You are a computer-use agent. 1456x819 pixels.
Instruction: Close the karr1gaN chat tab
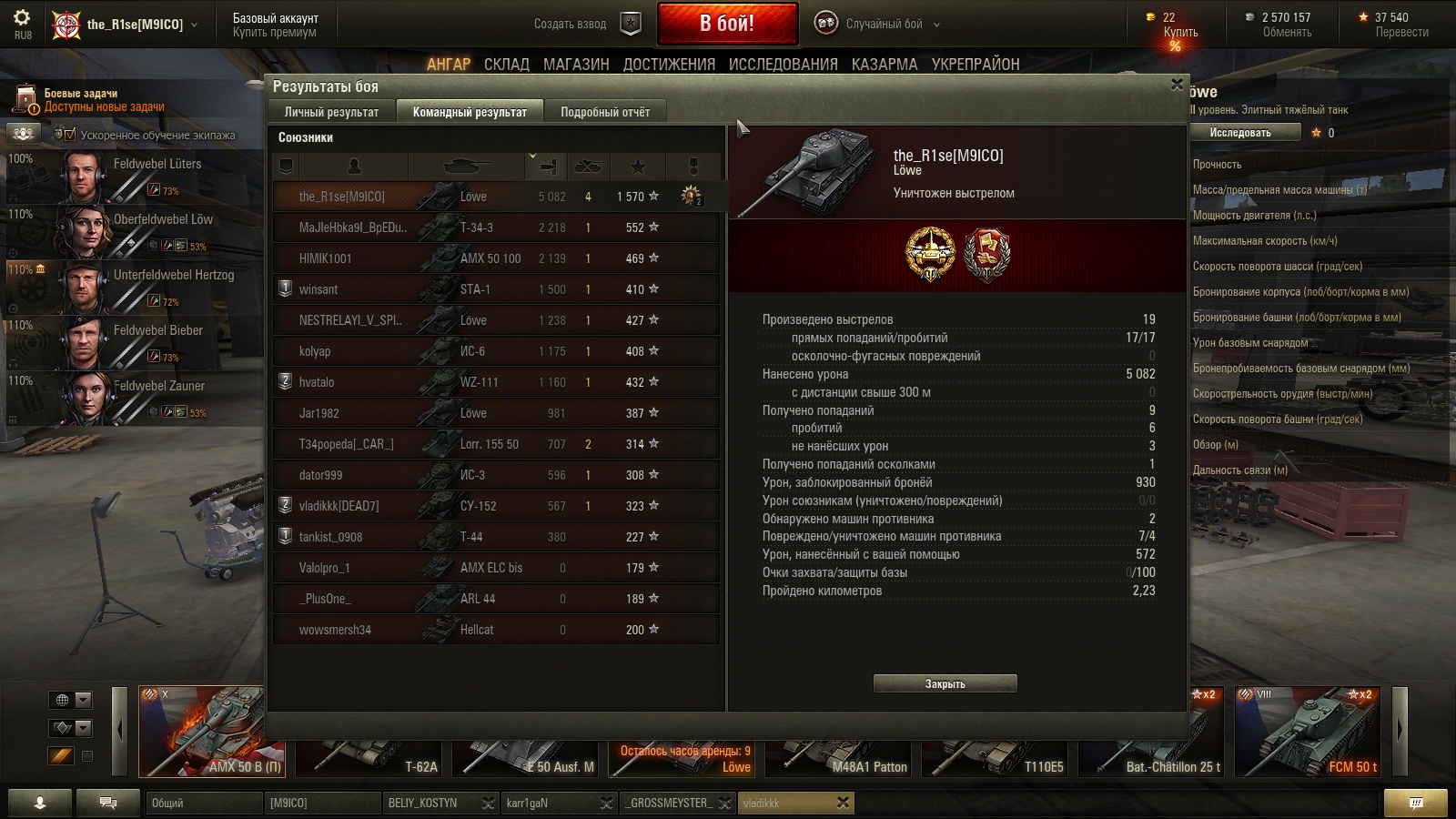pos(606,803)
